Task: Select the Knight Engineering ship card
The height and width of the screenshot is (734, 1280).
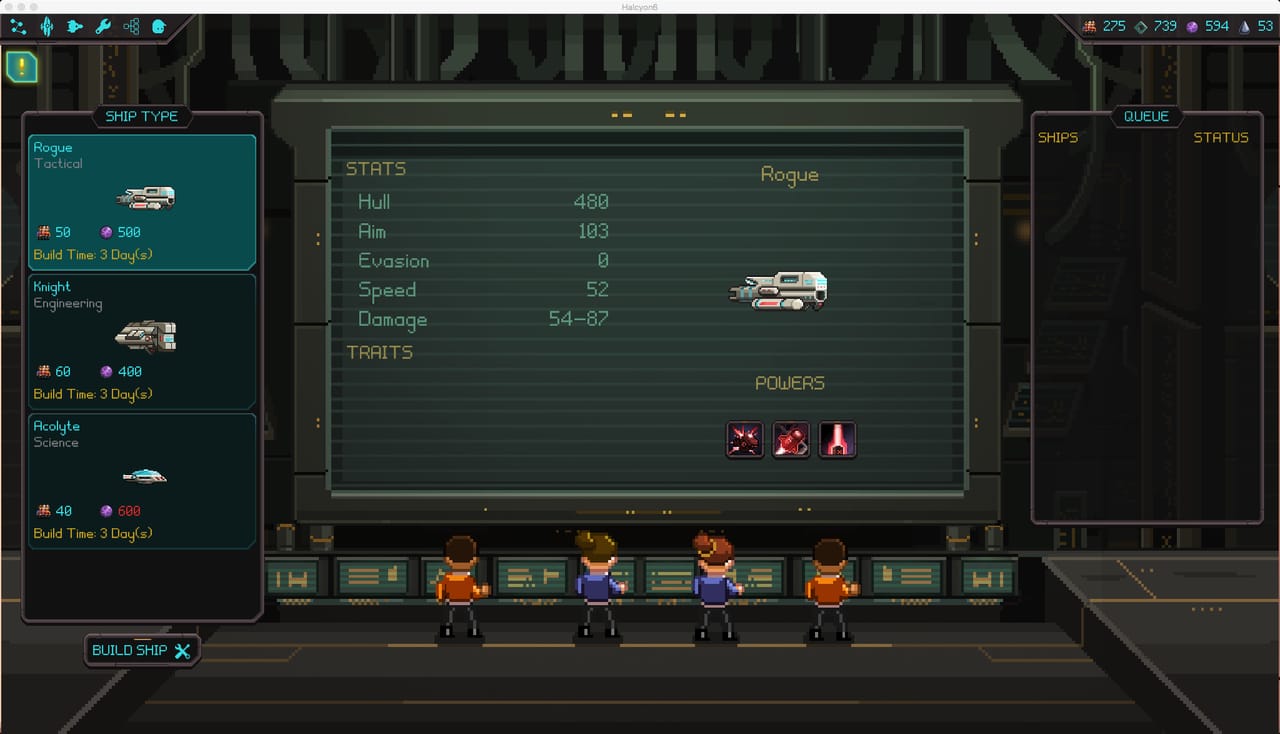Action: click(x=142, y=340)
